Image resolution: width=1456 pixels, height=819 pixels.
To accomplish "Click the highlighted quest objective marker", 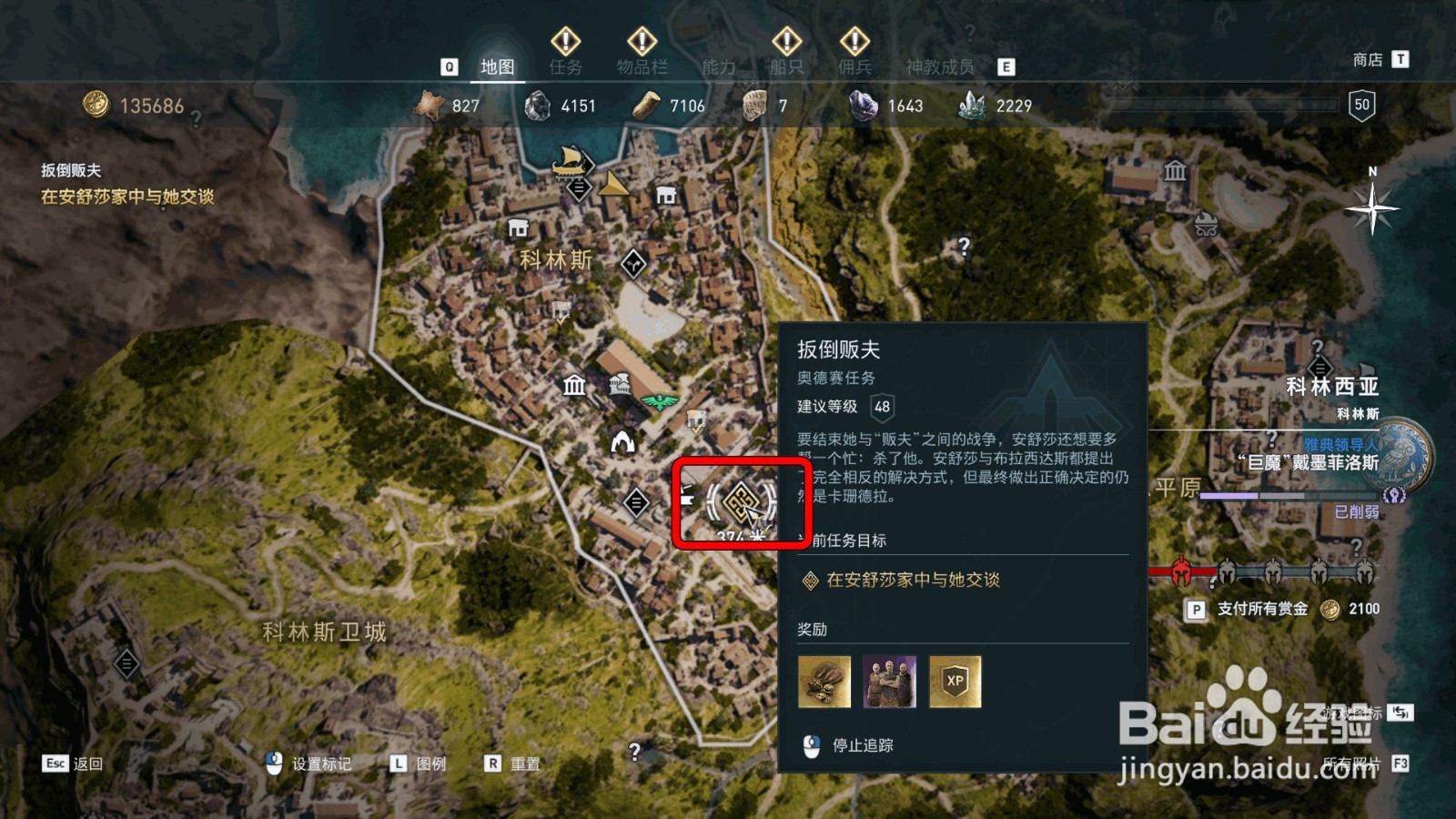I will 740,502.
